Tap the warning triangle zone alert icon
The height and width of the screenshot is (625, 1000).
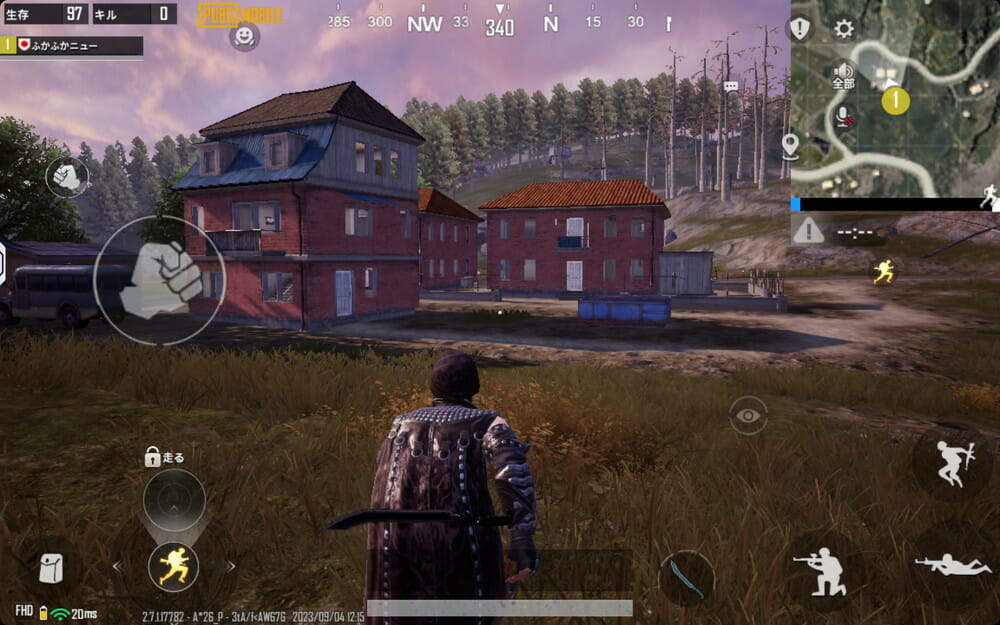coord(808,230)
